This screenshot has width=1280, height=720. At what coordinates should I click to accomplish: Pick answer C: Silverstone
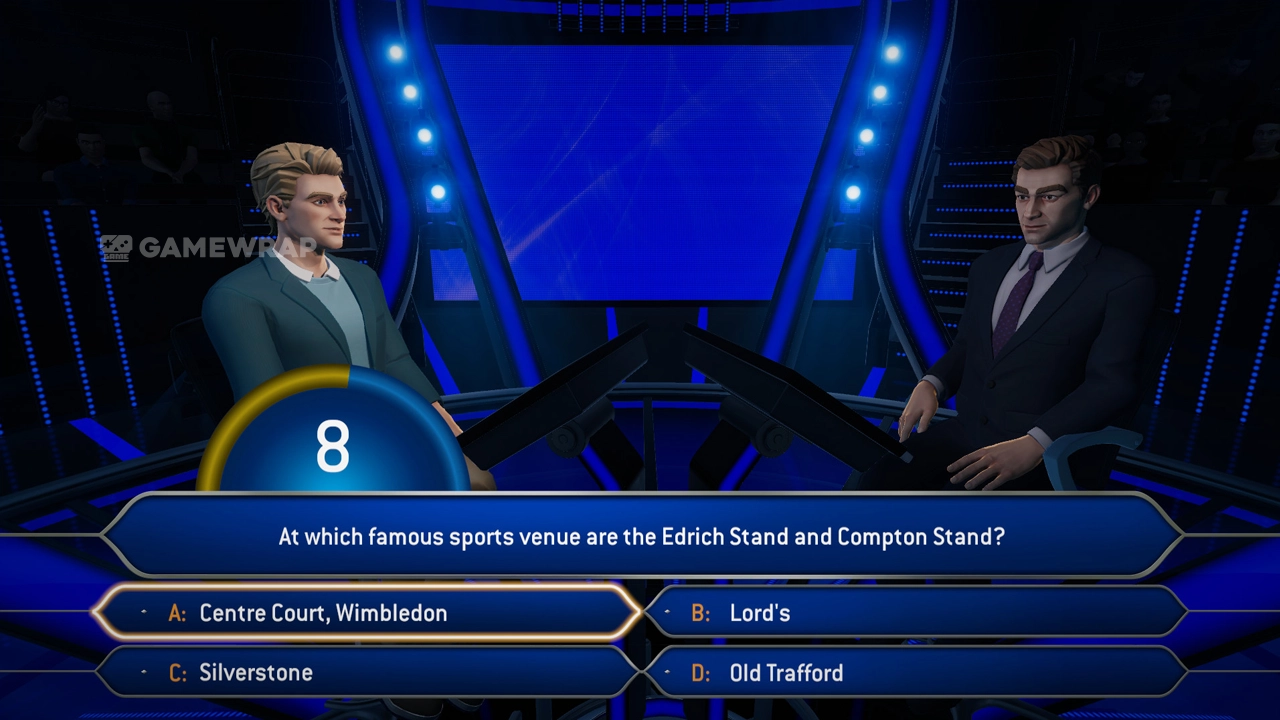[x=366, y=673]
